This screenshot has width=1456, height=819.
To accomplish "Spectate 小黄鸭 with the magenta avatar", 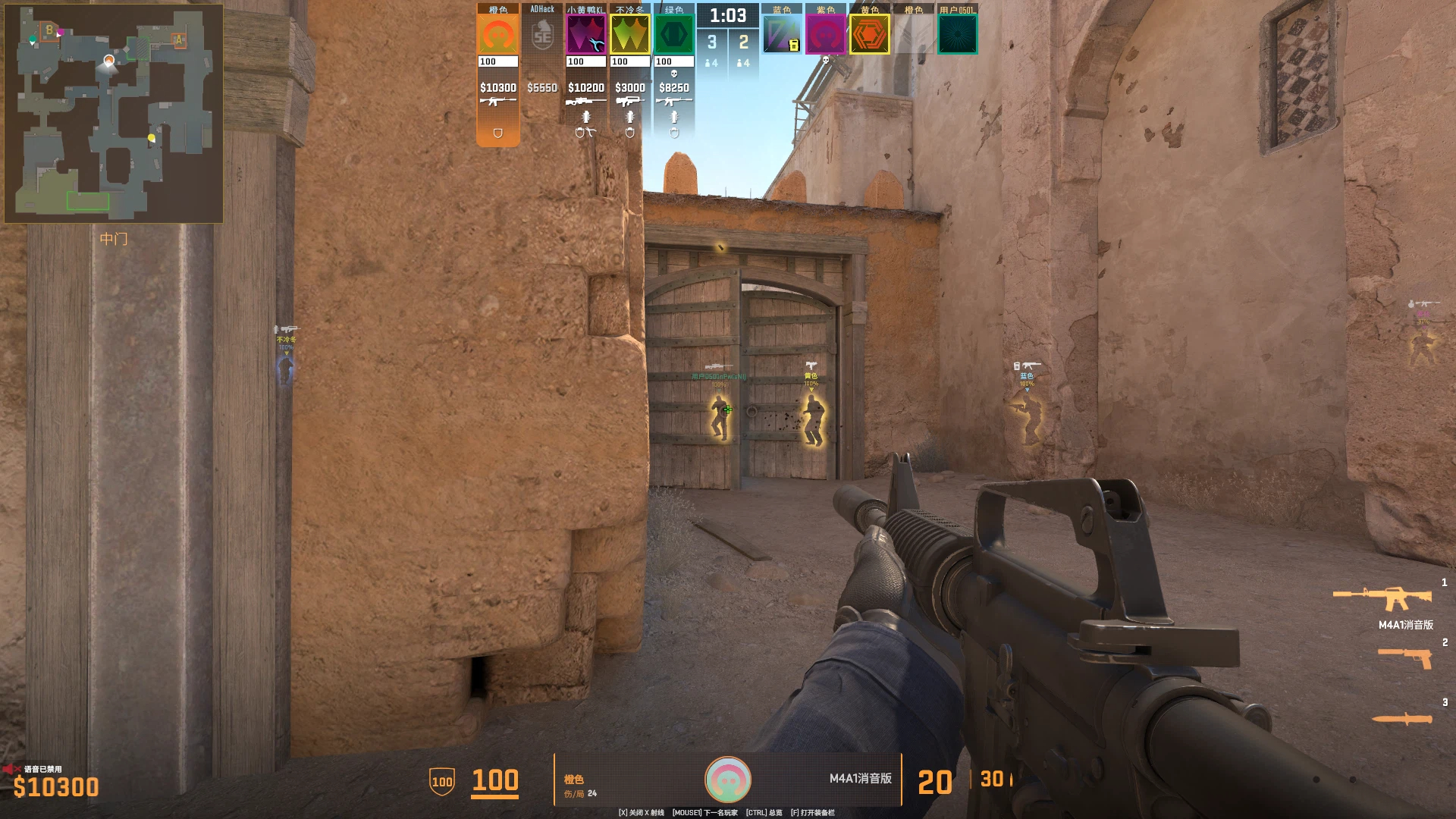I will [x=585, y=35].
